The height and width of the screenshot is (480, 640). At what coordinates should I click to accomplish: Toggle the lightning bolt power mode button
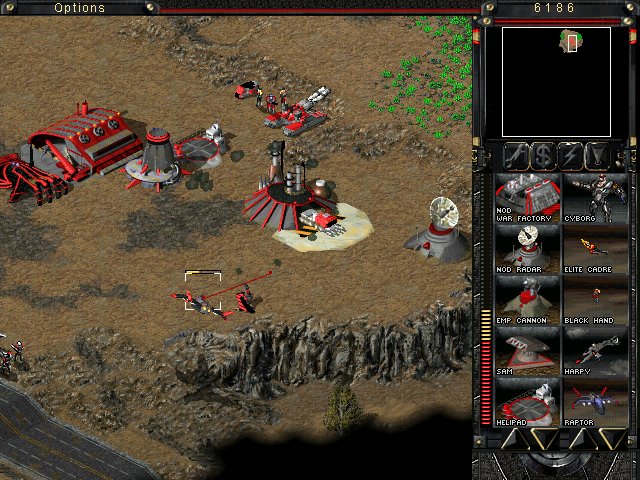coord(570,155)
